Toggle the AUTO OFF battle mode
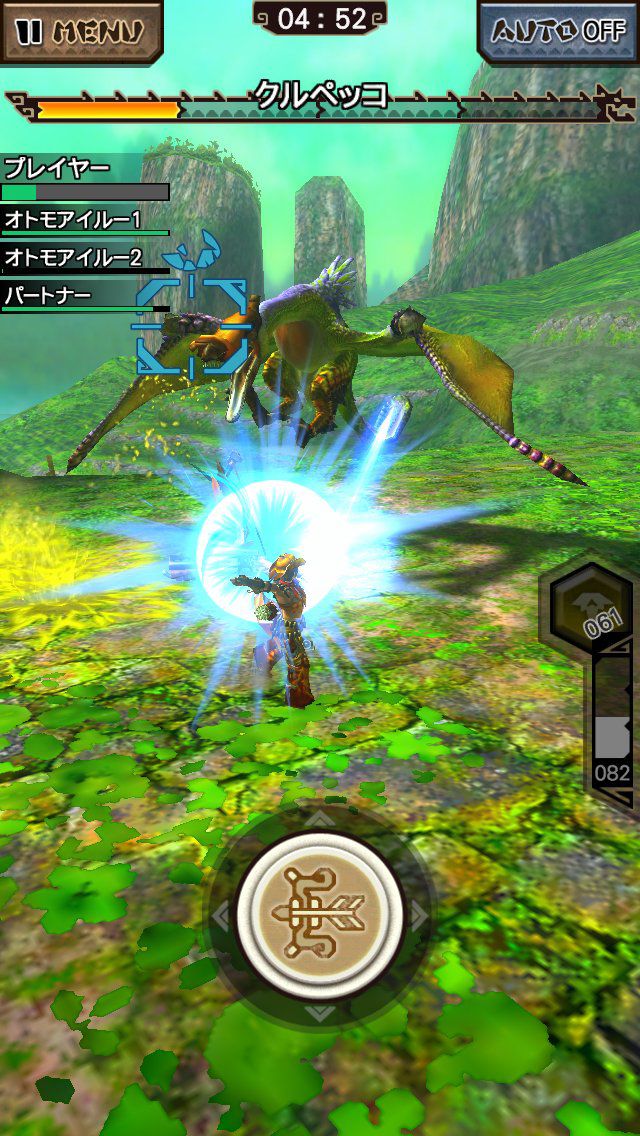The width and height of the screenshot is (640, 1136). [558, 30]
